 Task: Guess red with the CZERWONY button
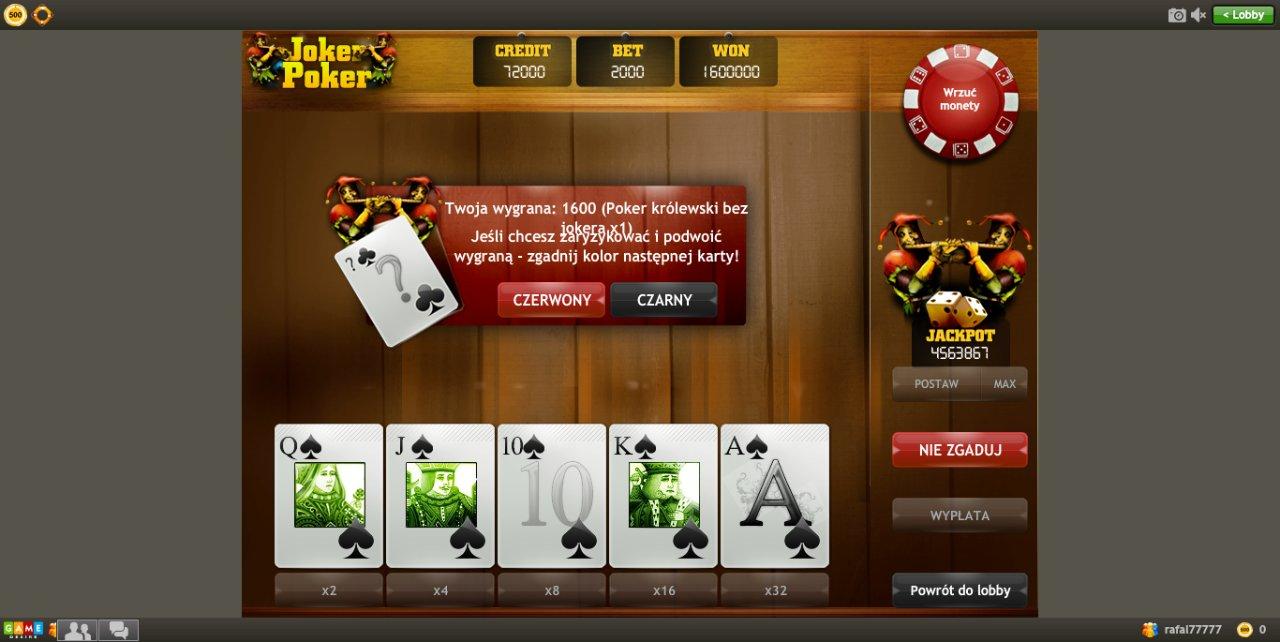point(551,300)
